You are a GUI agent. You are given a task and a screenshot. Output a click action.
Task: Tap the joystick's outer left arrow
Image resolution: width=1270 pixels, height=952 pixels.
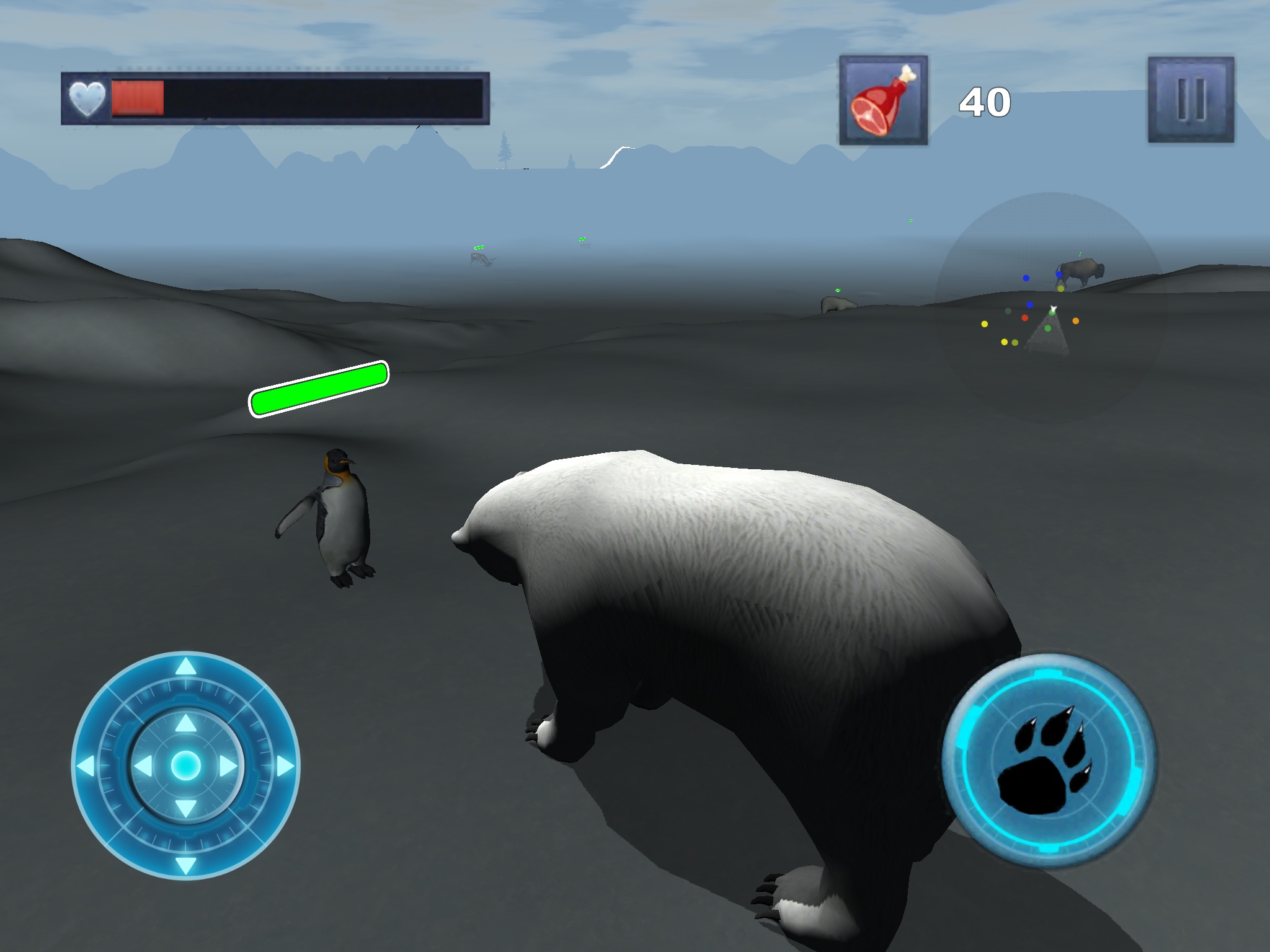[x=86, y=766]
